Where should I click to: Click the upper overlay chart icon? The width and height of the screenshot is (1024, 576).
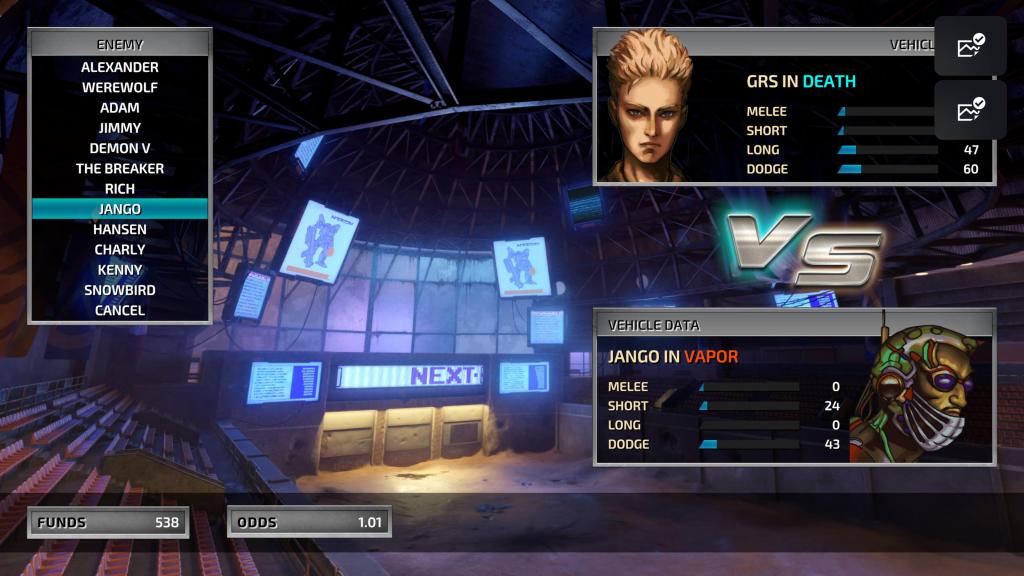(x=970, y=46)
